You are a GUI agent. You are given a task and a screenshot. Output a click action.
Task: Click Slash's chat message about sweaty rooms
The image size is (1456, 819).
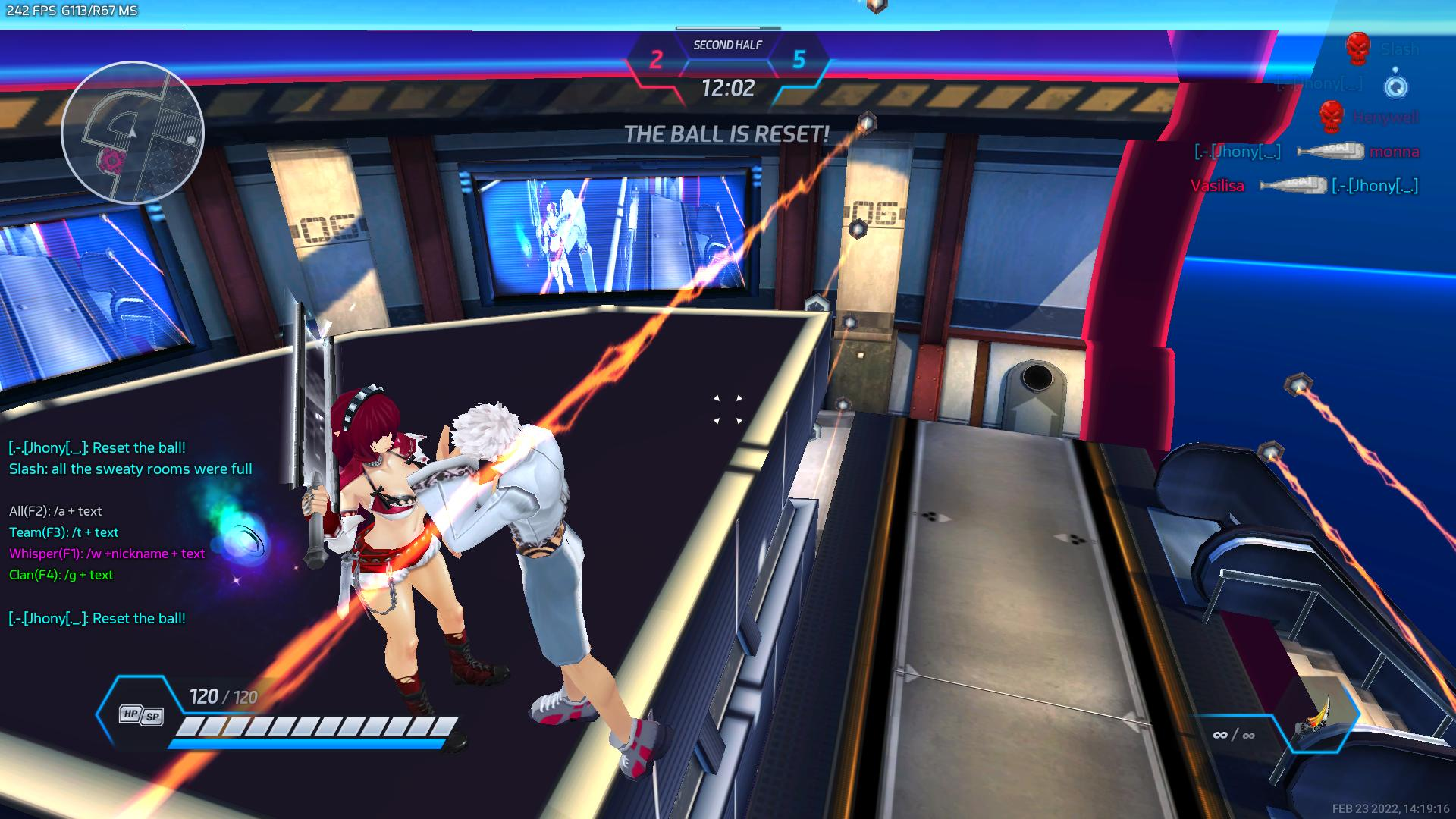130,469
